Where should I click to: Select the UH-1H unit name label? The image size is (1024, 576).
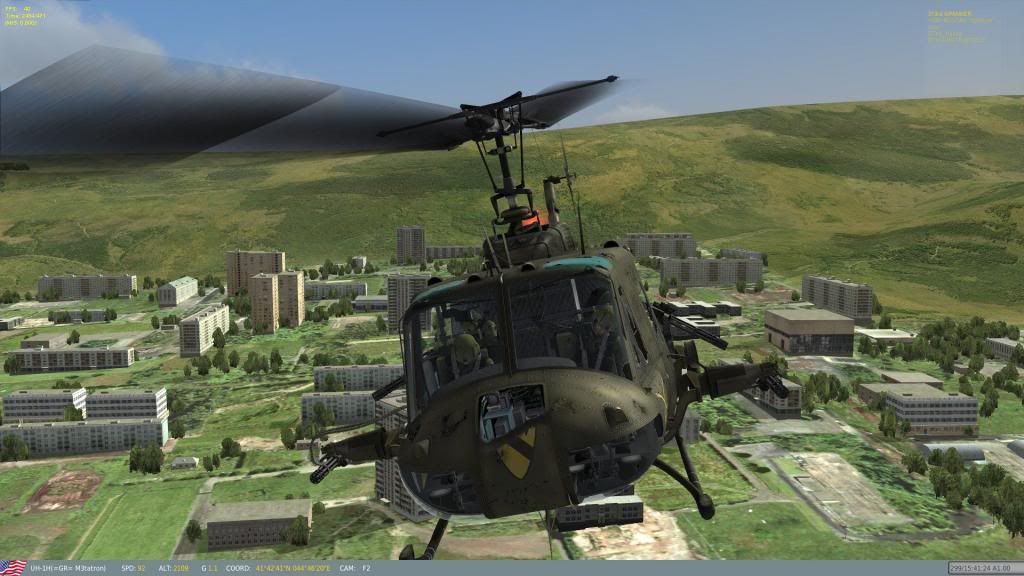pyautogui.click(x=68, y=568)
